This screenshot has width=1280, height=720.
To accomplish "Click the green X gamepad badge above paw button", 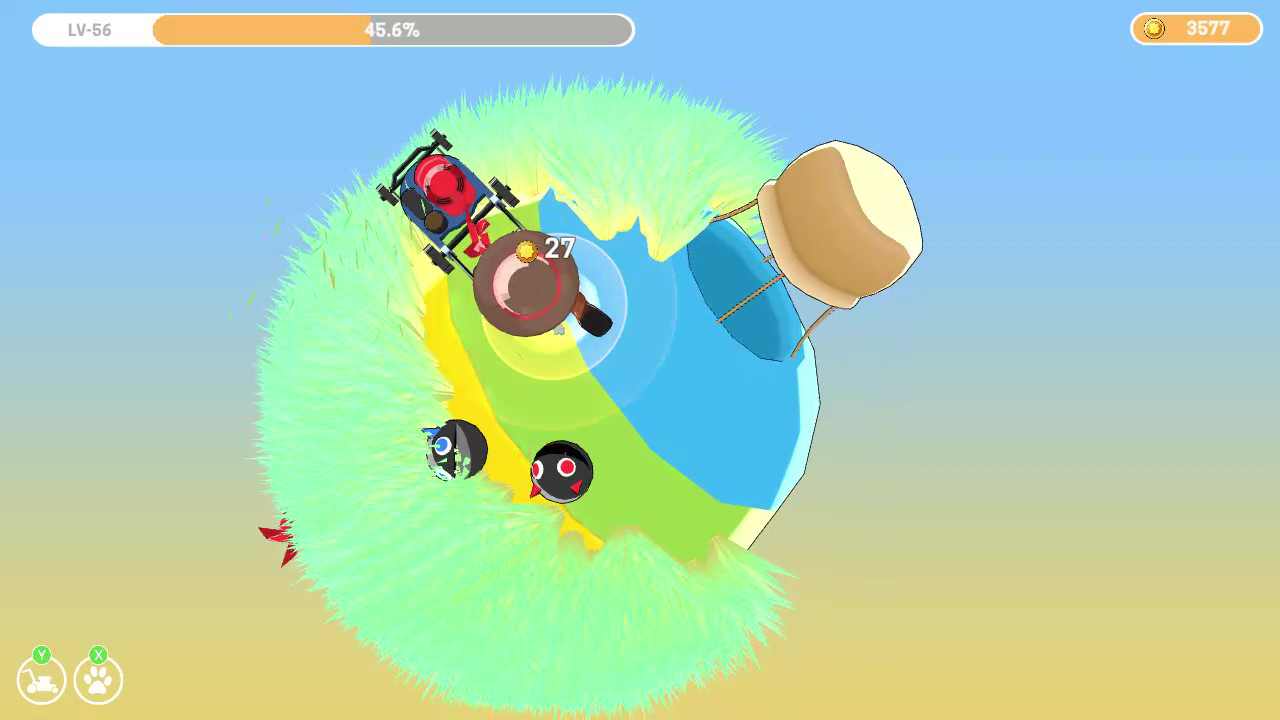I will point(98,654).
